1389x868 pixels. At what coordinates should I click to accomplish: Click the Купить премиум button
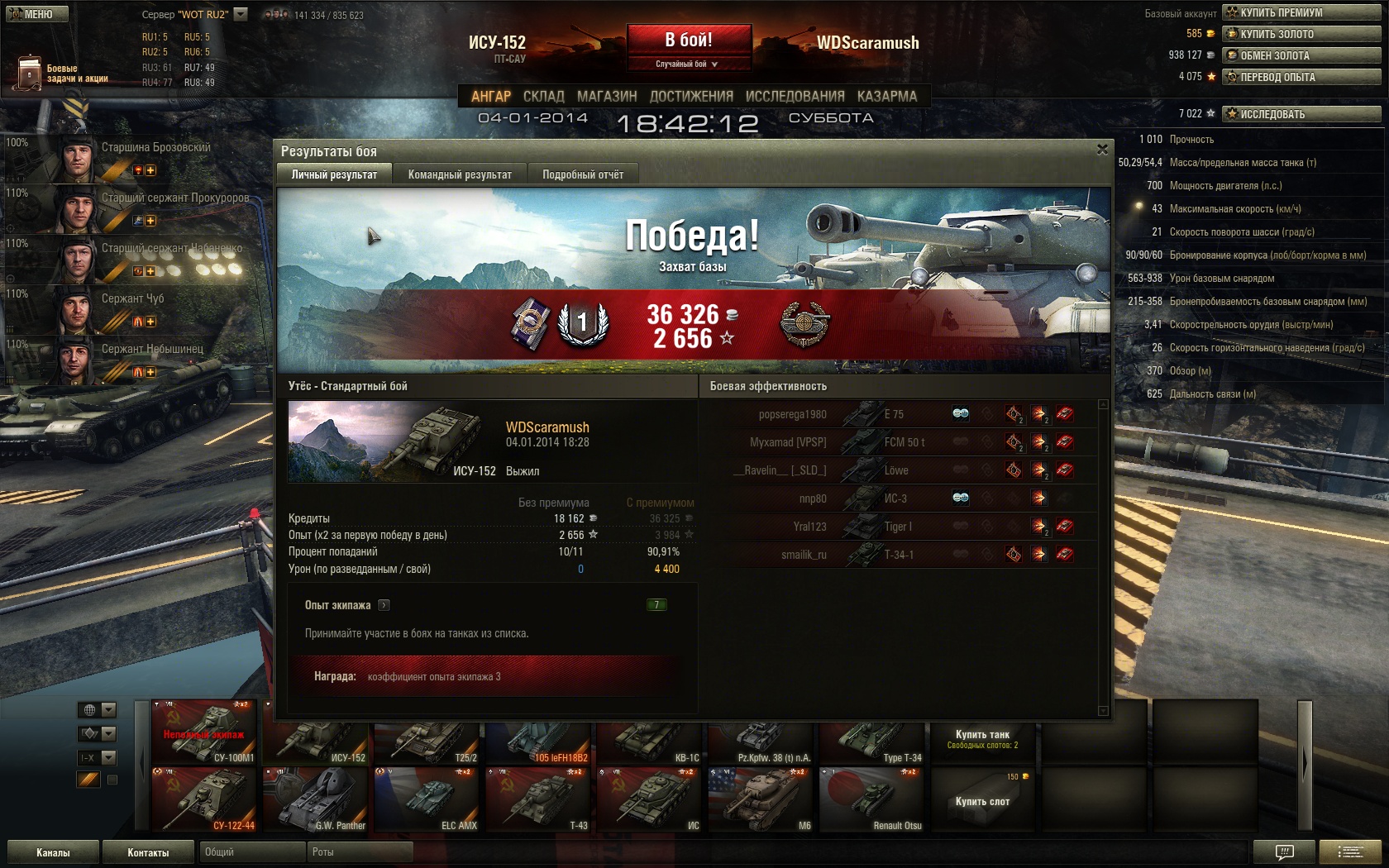point(1301,12)
